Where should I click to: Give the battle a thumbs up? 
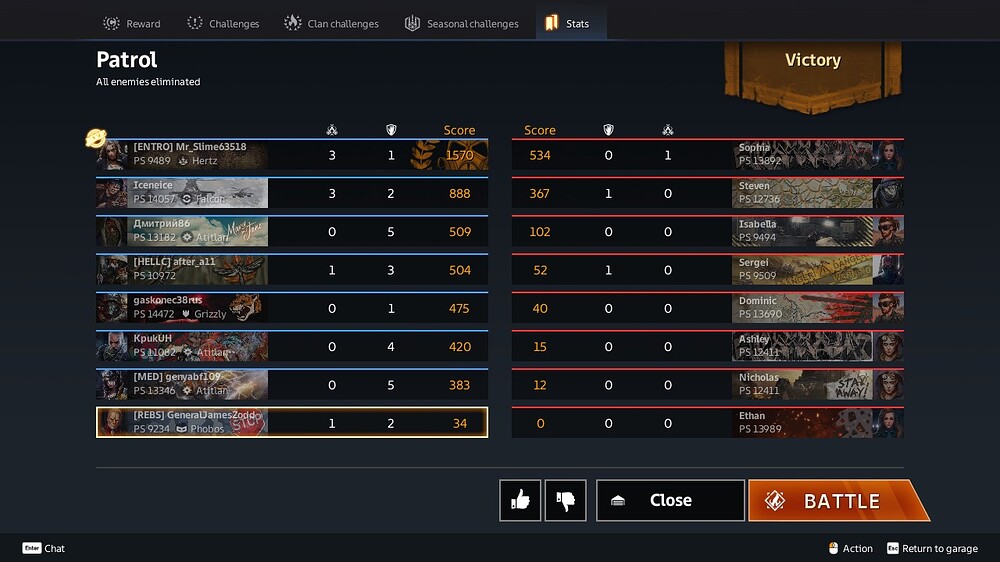(520, 500)
